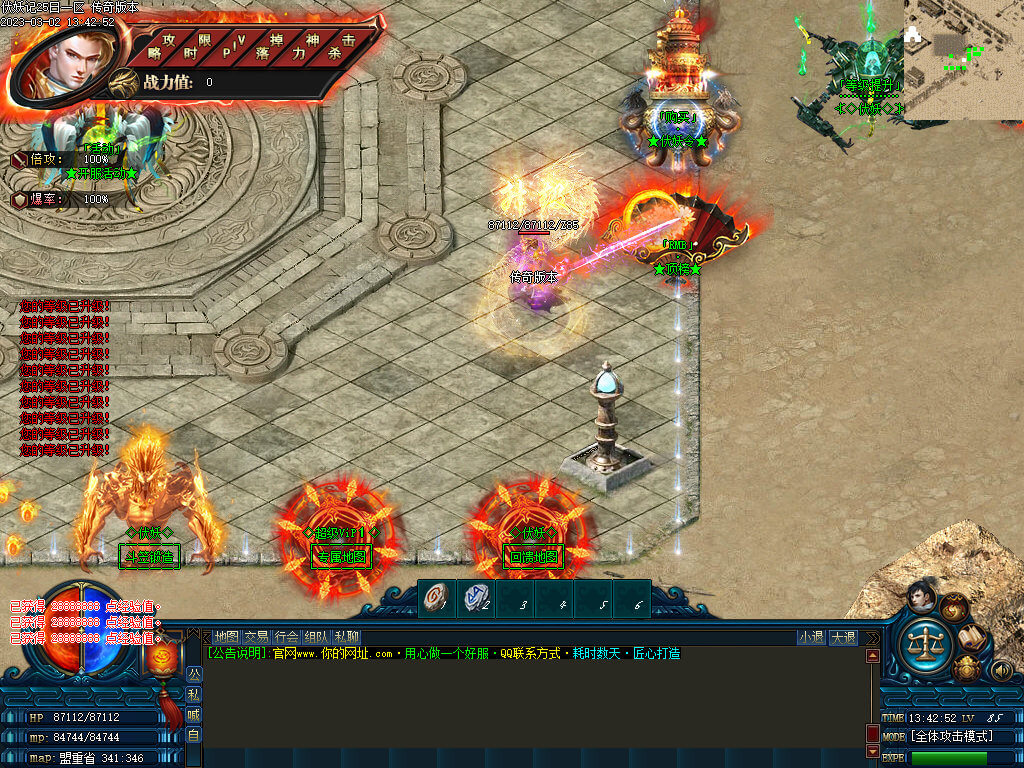Viewport: 1024px width, 768px height.
Task: Select the 神力 divine power button
Action: pyautogui.click(x=306, y=46)
